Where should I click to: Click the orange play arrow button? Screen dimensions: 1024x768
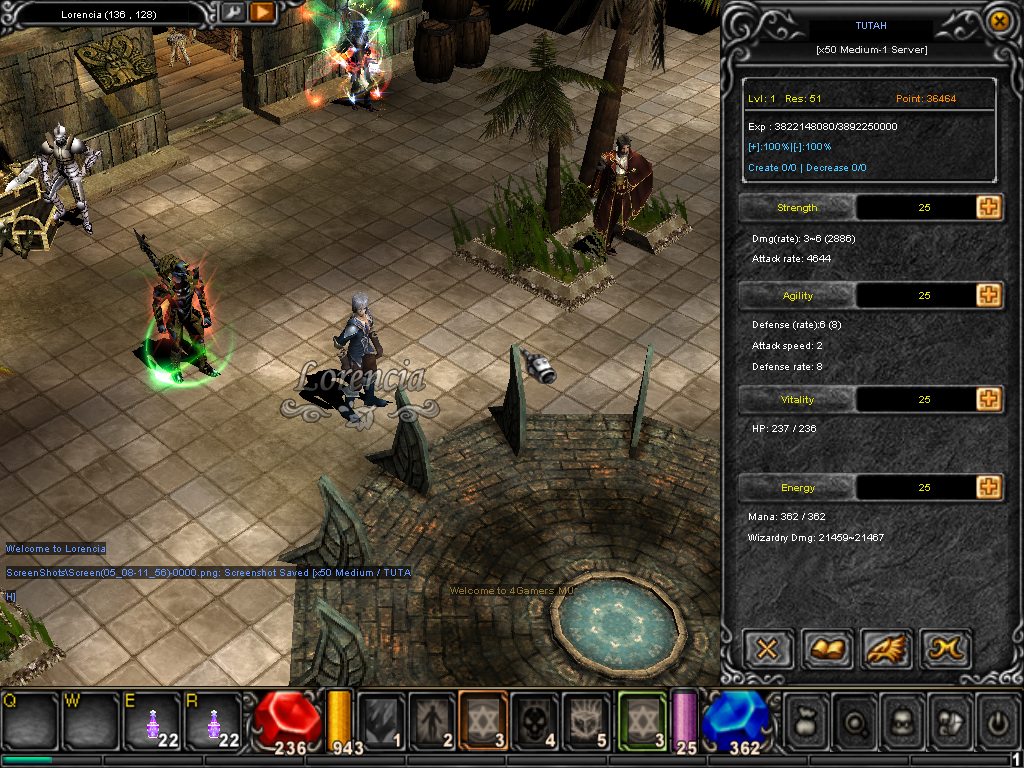262,13
